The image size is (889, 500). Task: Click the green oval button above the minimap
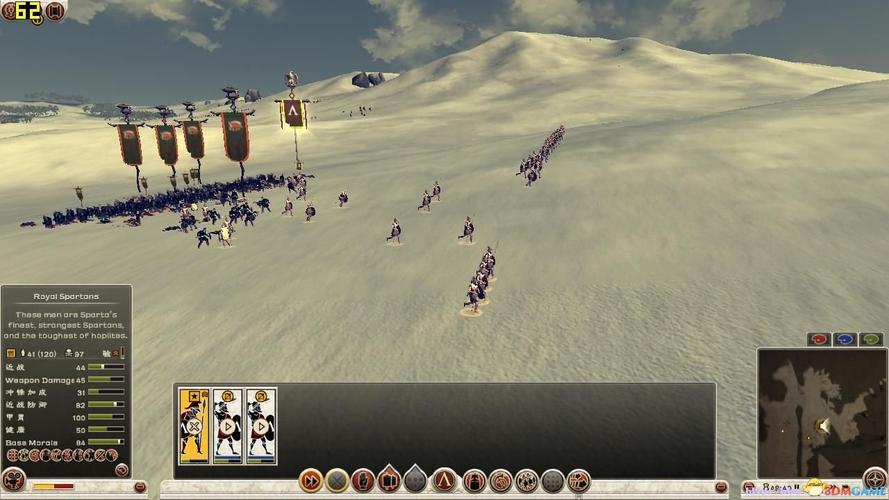tap(871, 340)
